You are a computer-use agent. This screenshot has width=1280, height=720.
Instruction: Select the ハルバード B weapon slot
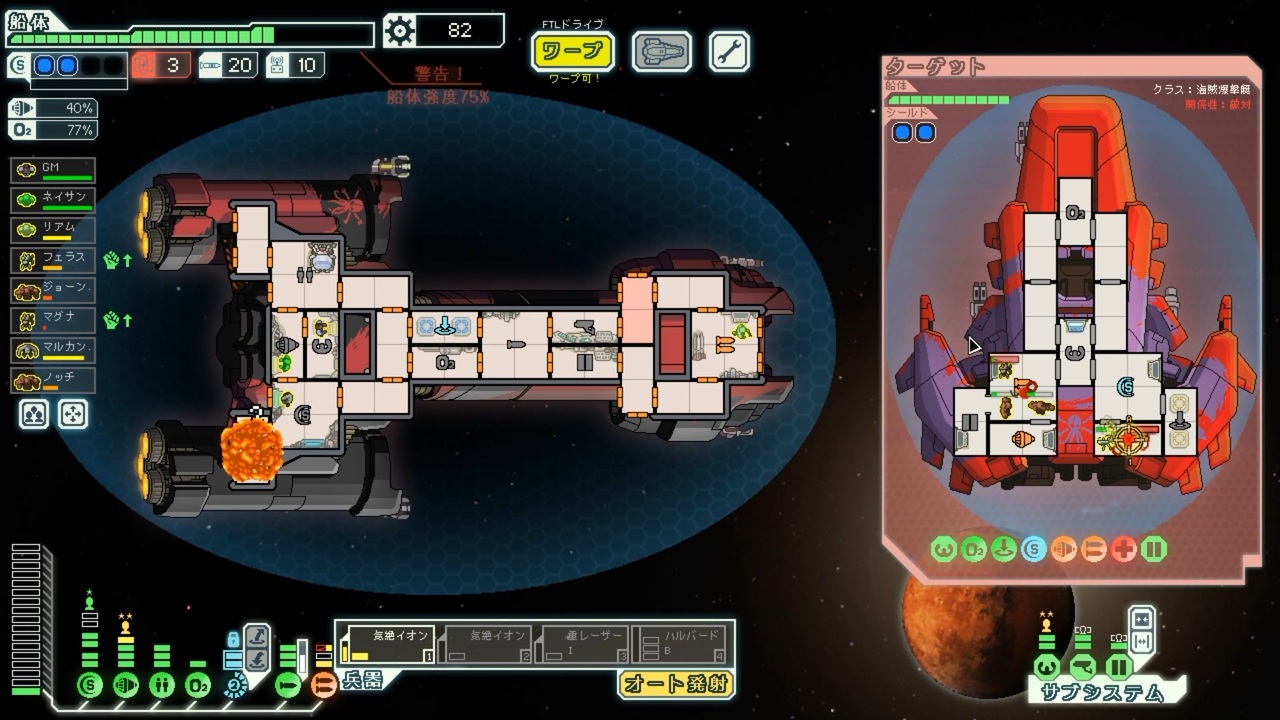(681, 644)
